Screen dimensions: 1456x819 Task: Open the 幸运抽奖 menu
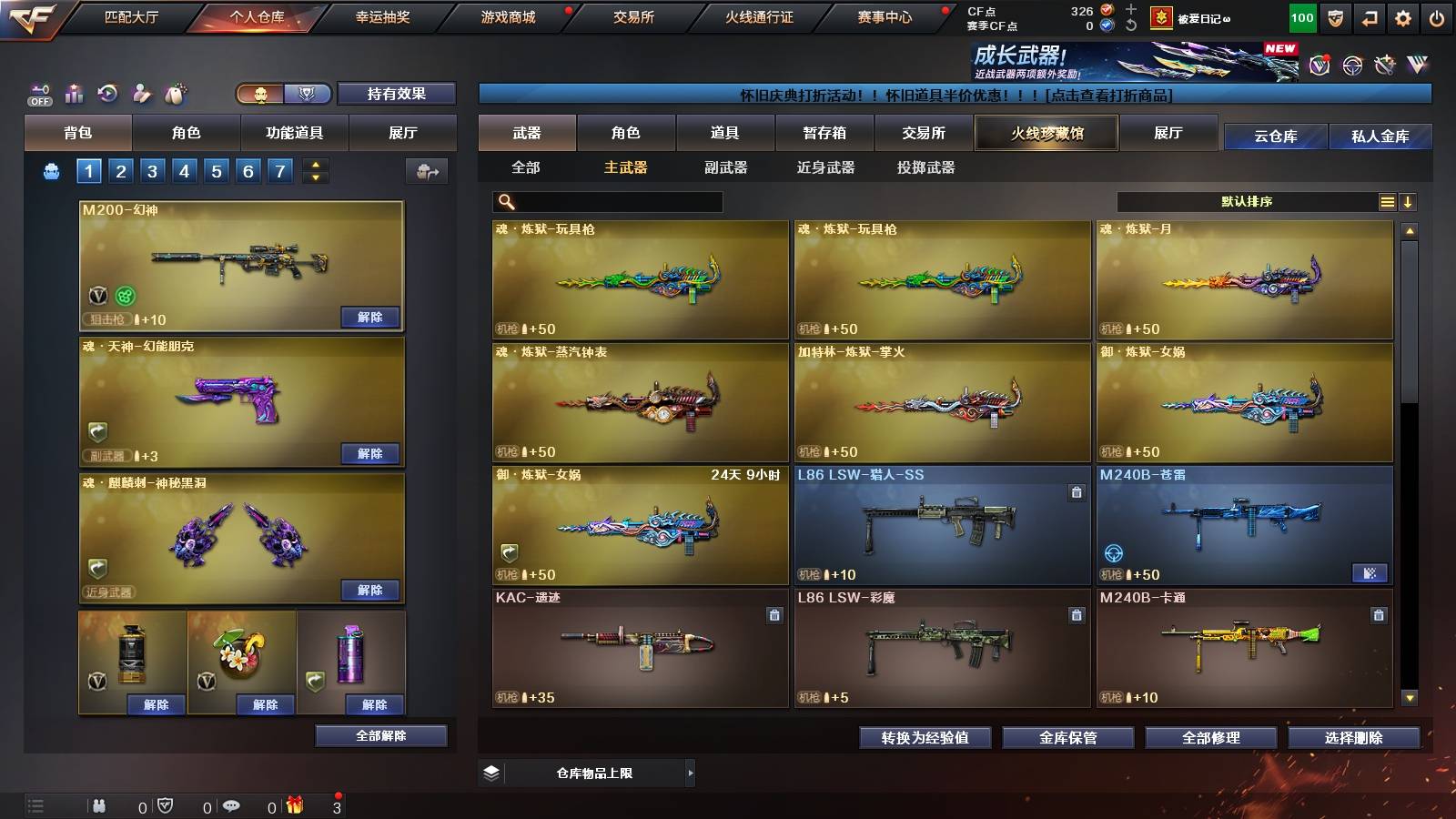[382, 15]
